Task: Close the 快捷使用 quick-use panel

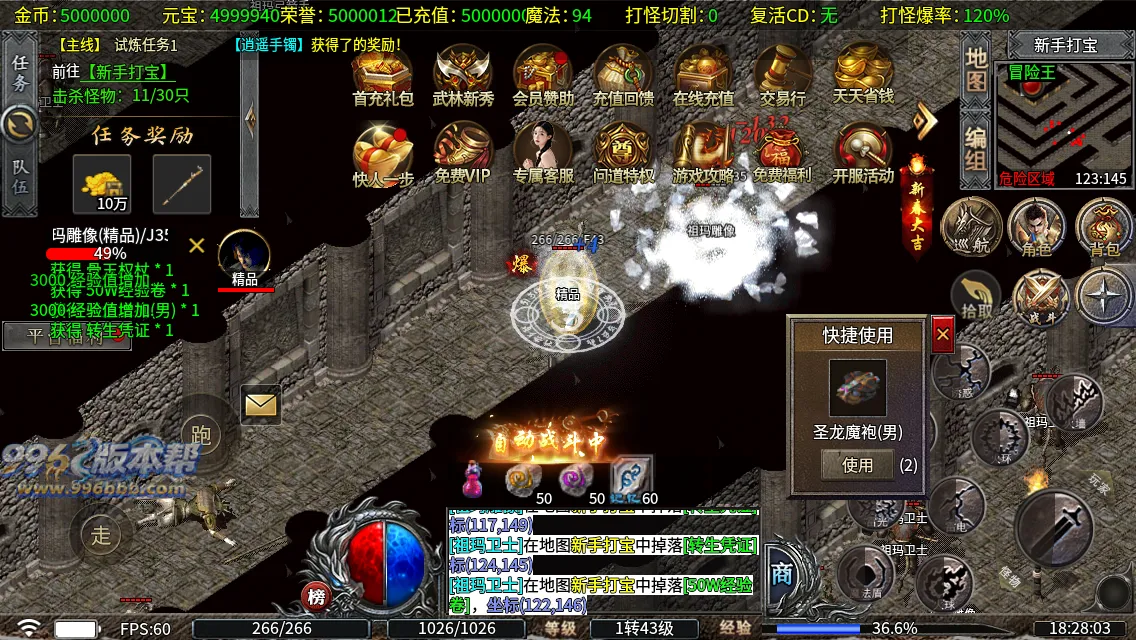Action: point(942,335)
